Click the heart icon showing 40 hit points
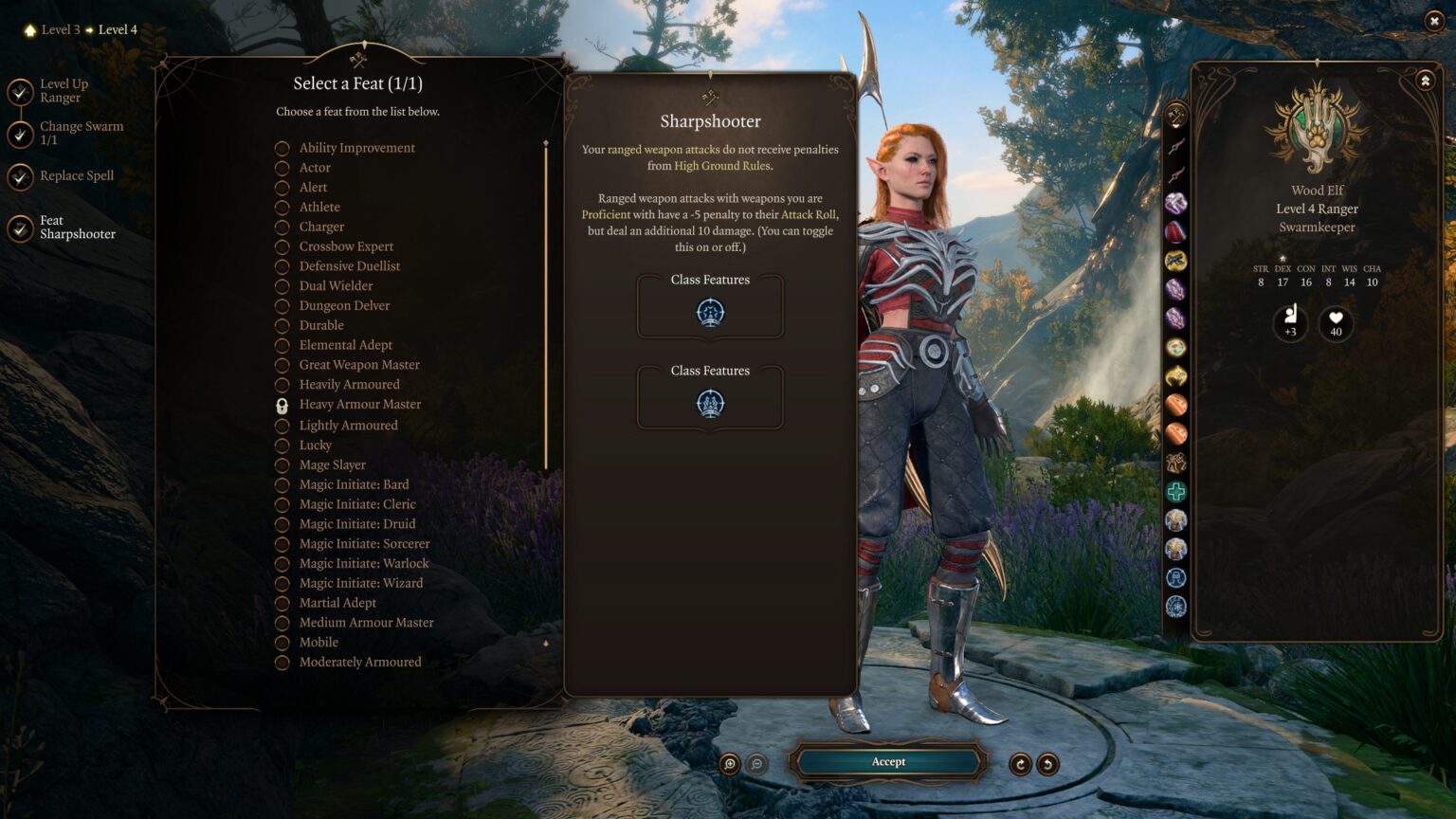Screen dimensions: 1456x819 point(1335,323)
